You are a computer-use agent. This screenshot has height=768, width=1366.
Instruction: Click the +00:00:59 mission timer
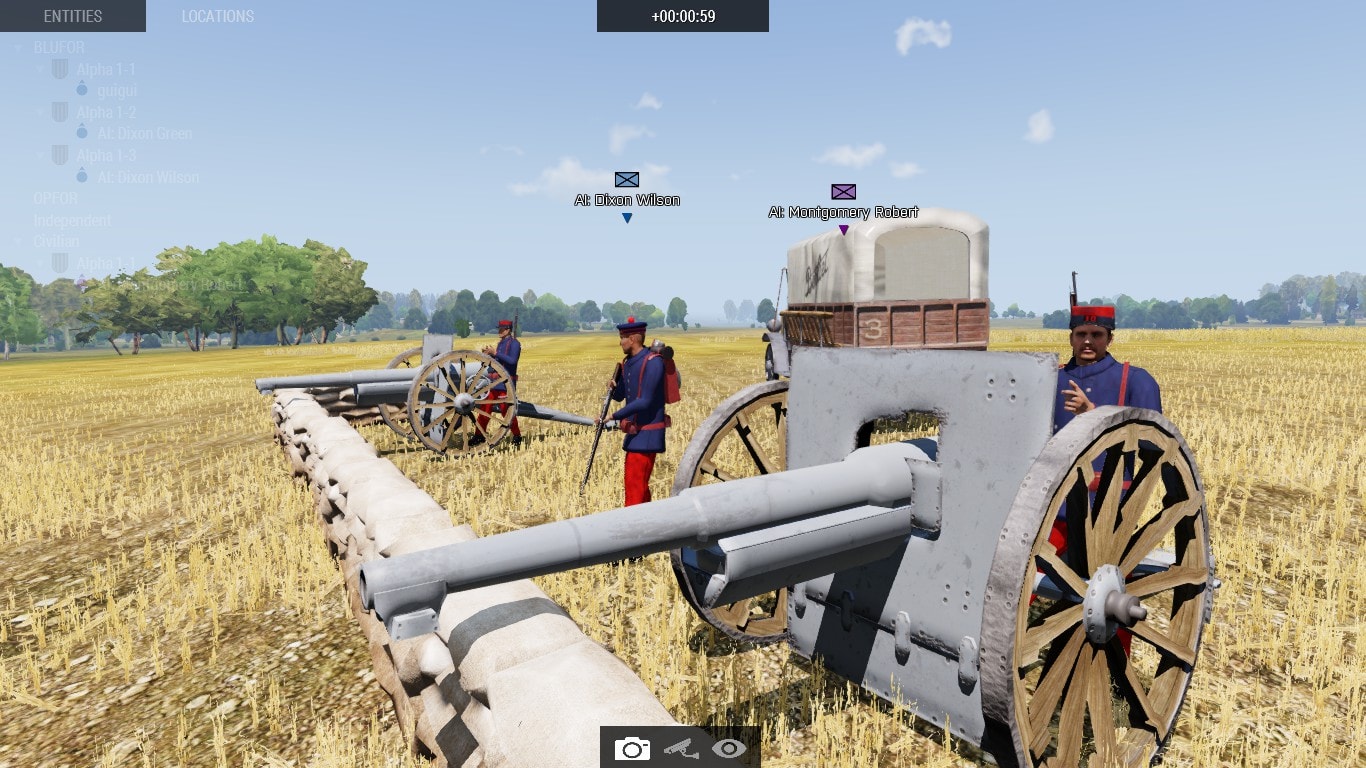click(x=683, y=16)
